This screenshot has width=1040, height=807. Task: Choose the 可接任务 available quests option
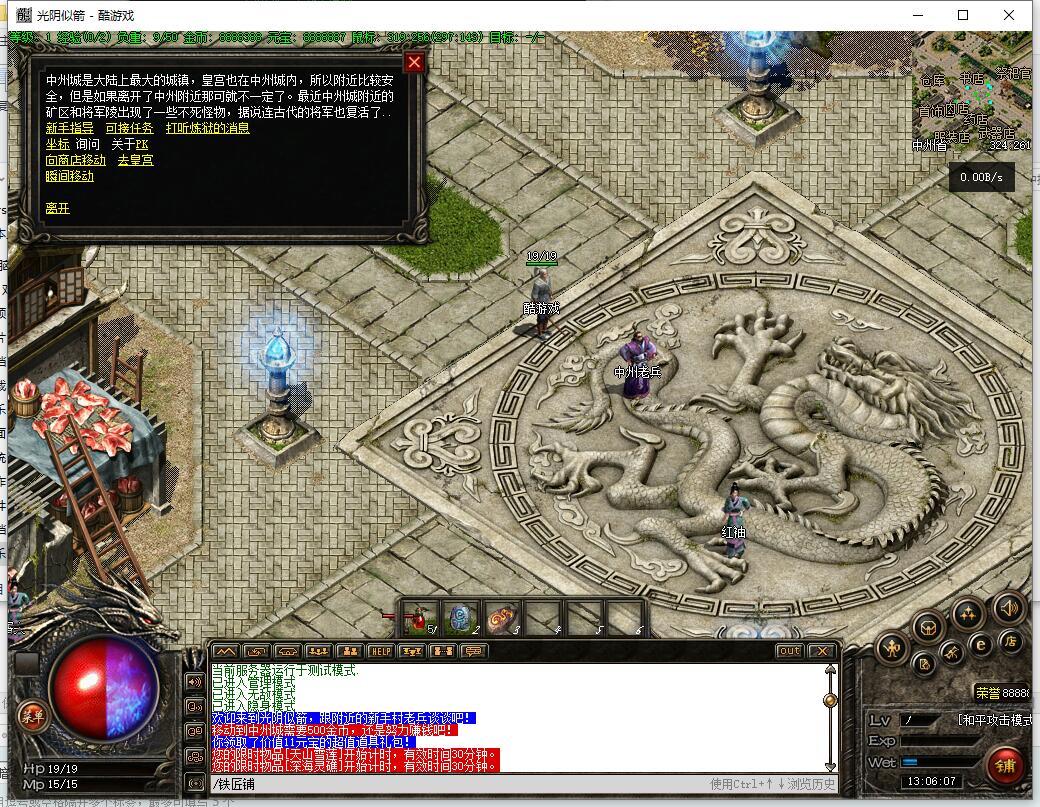(x=129, y=128)
